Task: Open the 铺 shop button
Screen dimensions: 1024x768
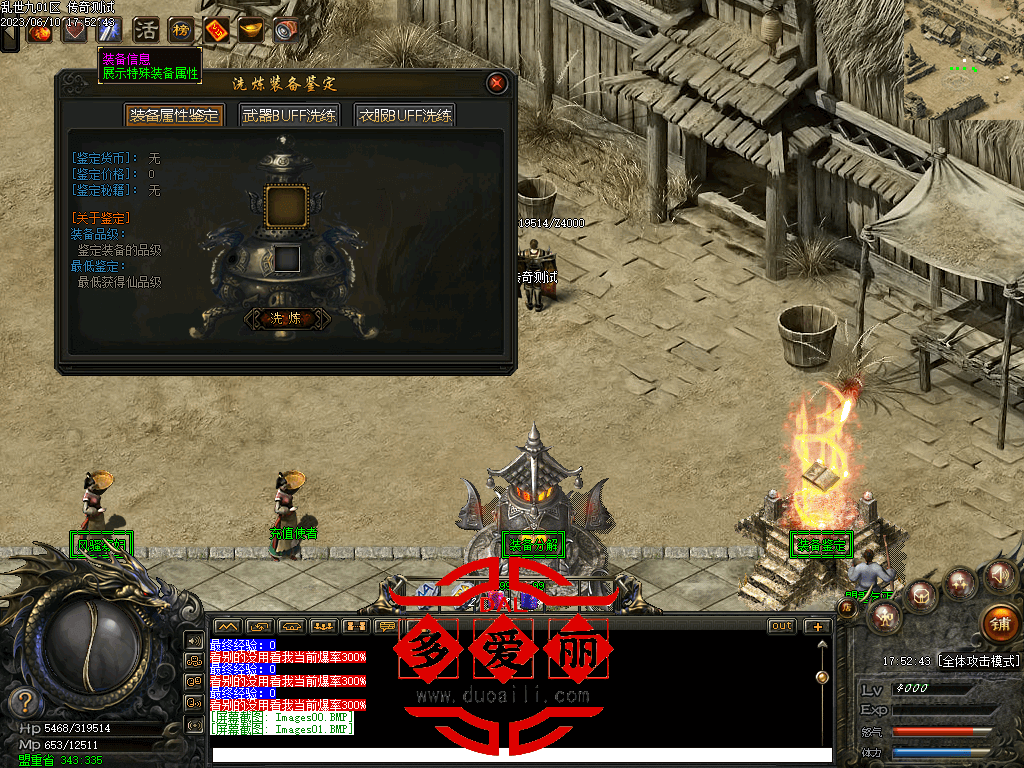Action: click(999, 623)
